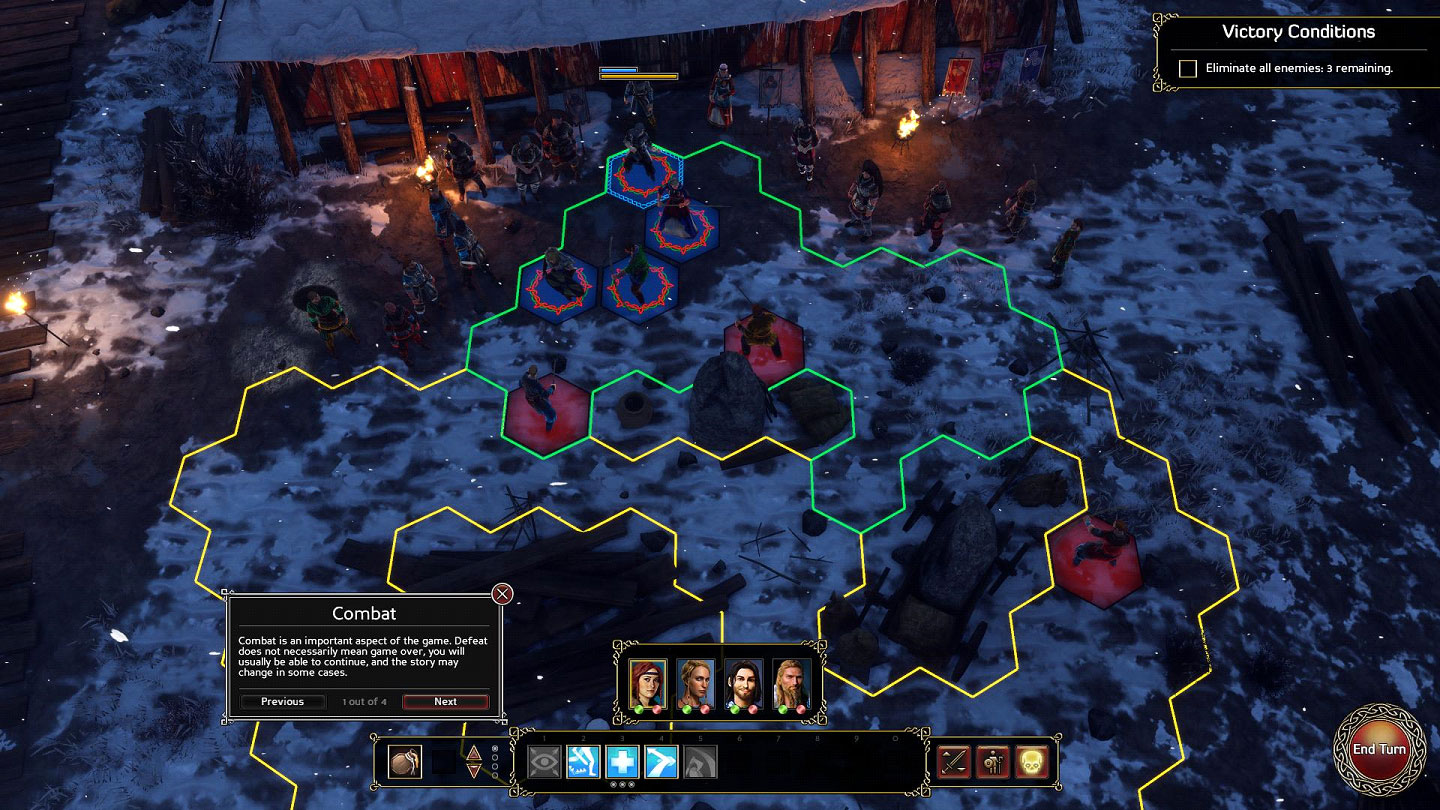Screen dimensions: 1440x810
Task: Go to the next Combat tutorial page
Action: tap(445, 701)
